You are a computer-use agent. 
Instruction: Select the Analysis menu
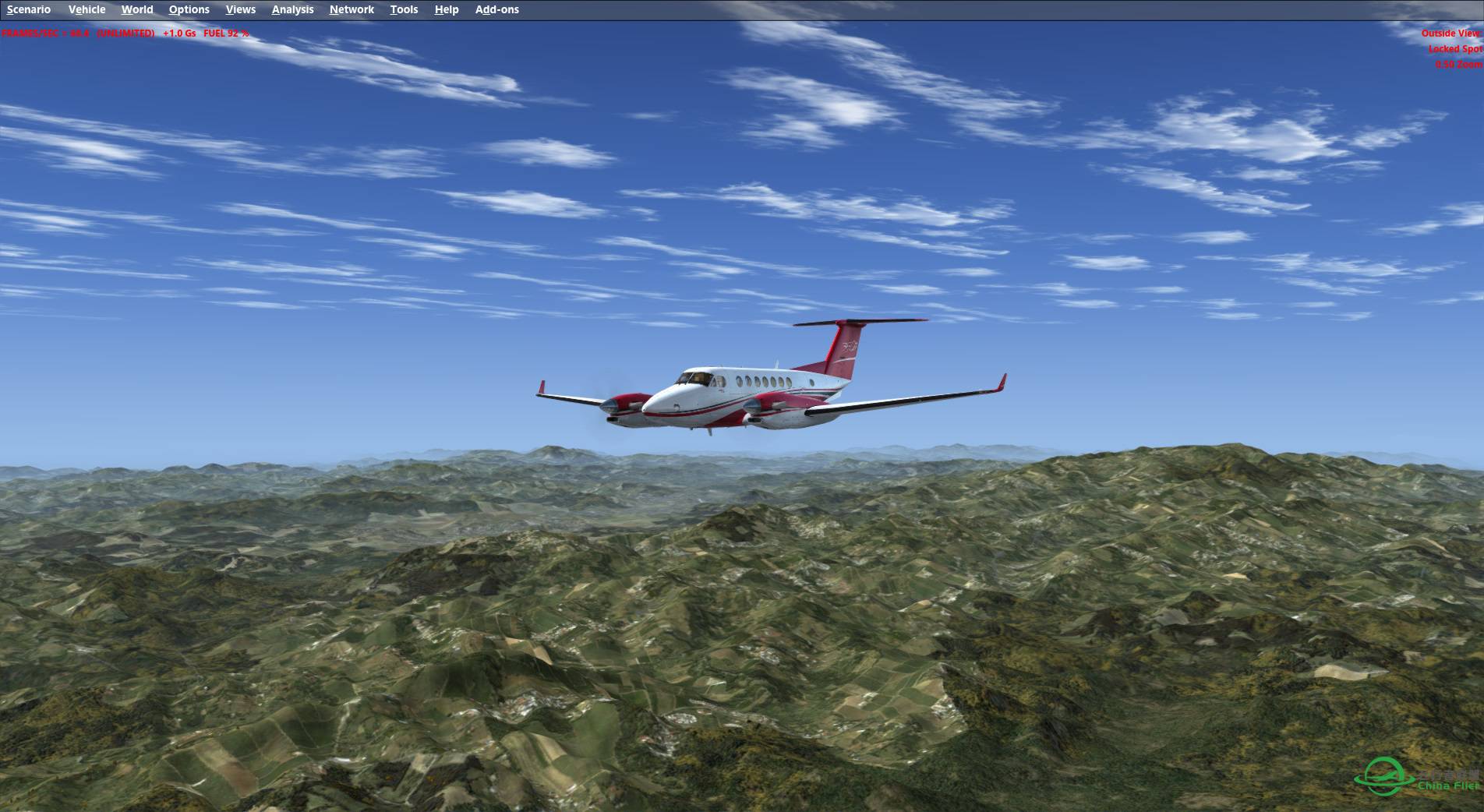pyautogui.click(x=292, y=9)
